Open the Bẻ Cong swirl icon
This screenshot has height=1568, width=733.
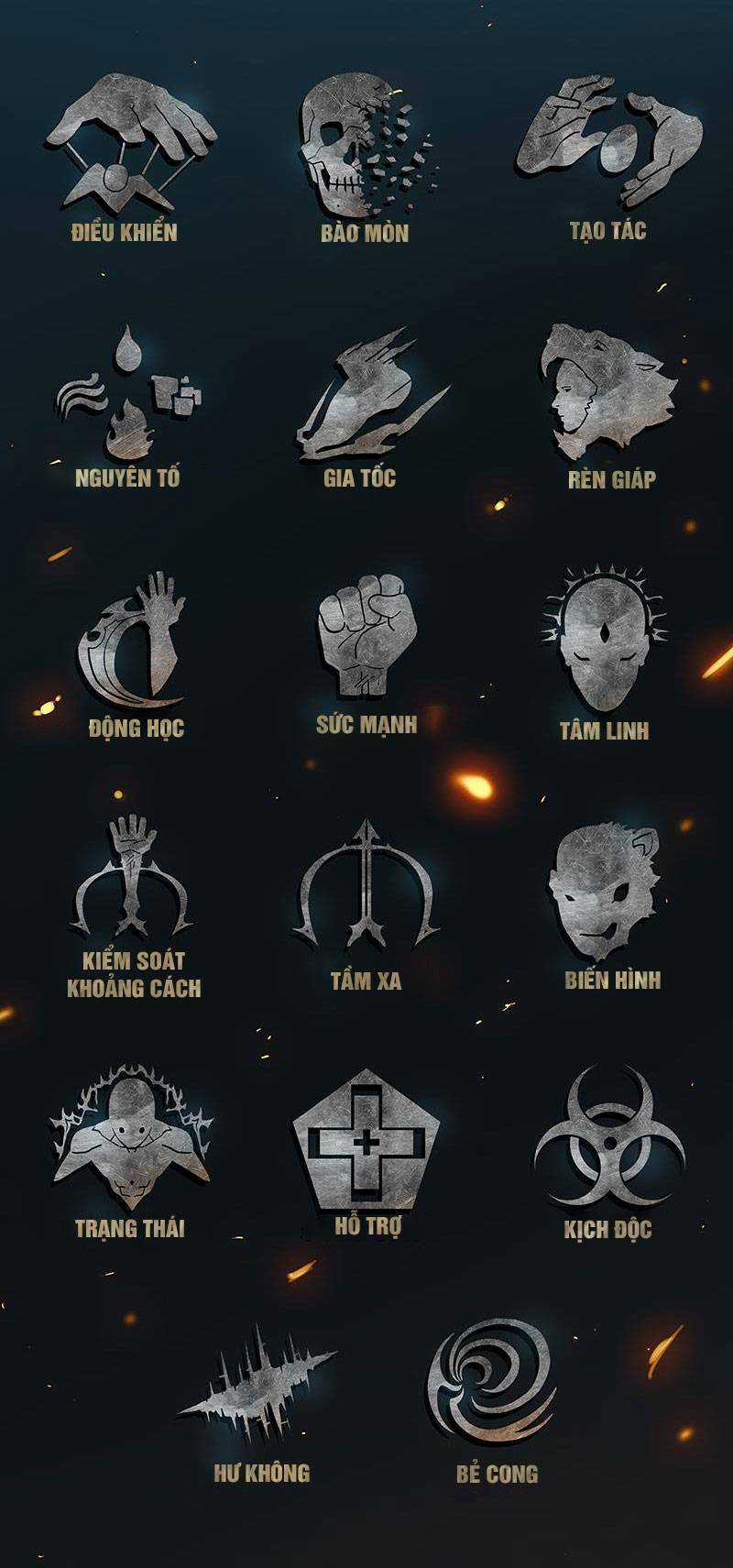493,1384
